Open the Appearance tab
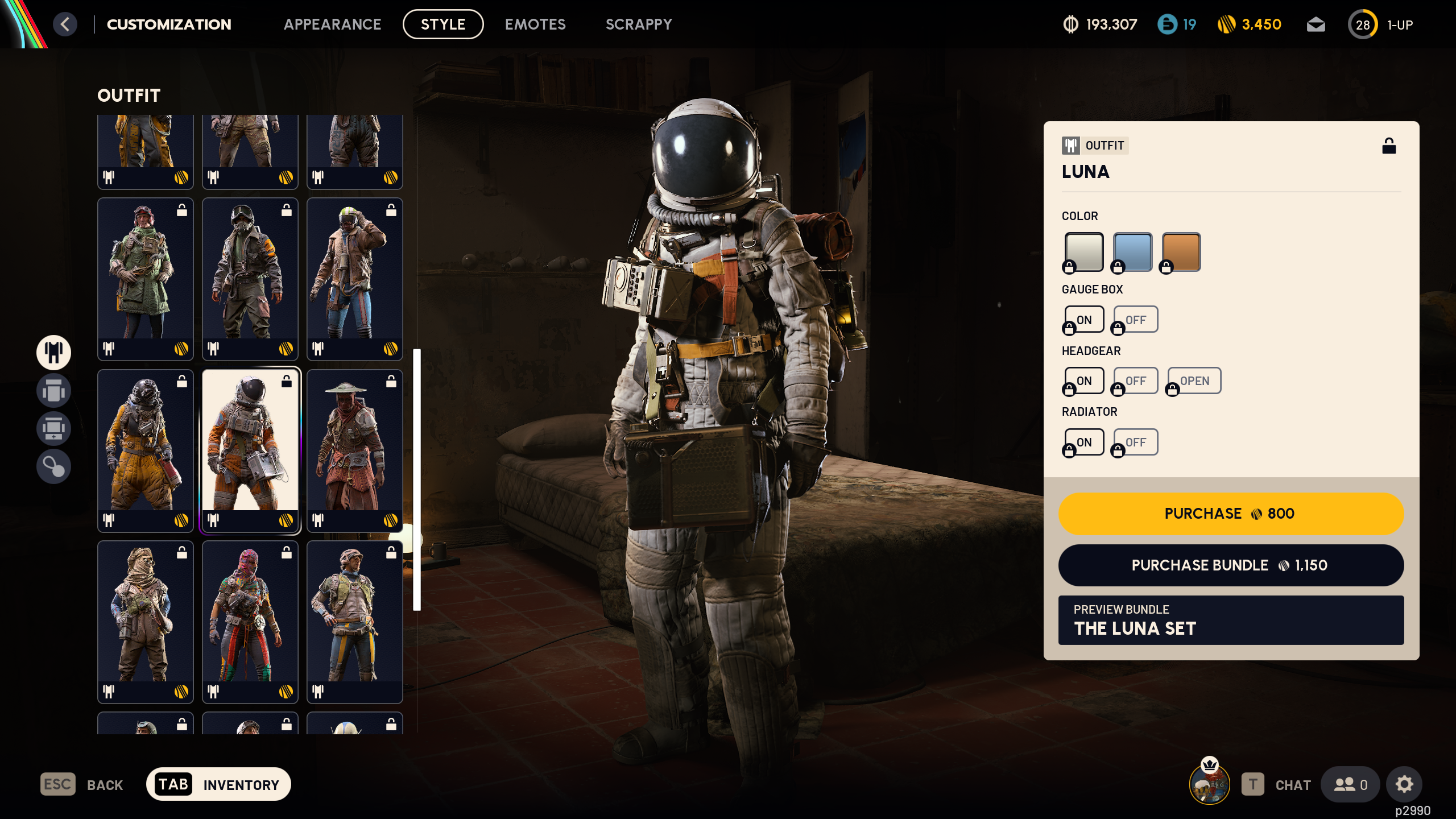 (333, 24)
